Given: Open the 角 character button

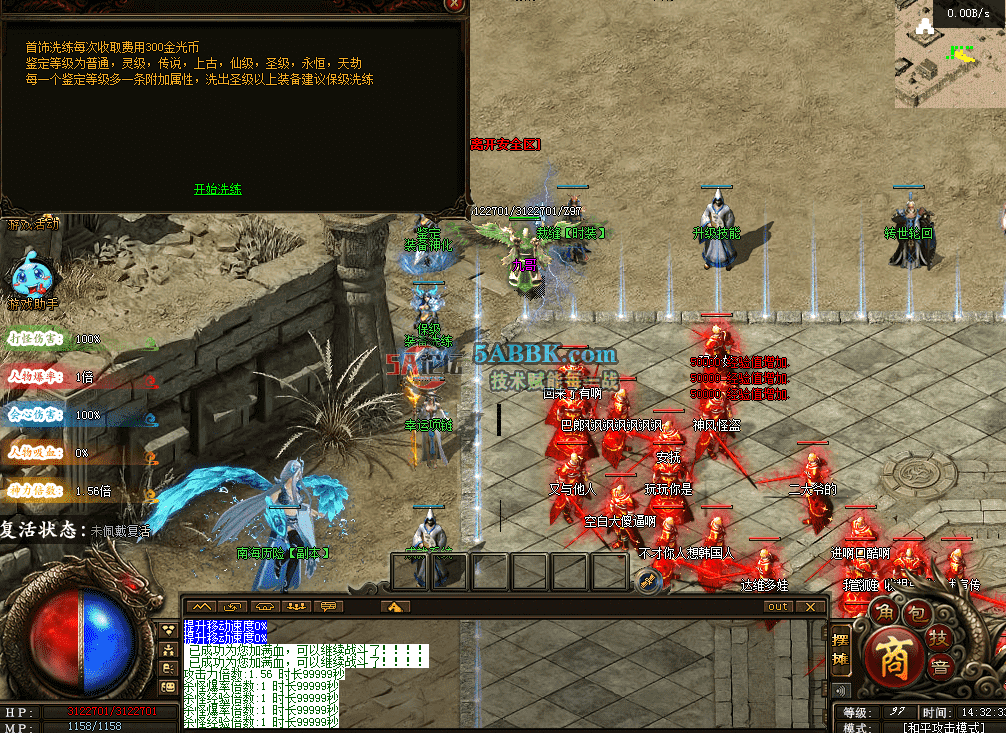Looking at the screenshot, I should [x=883, y=611].
